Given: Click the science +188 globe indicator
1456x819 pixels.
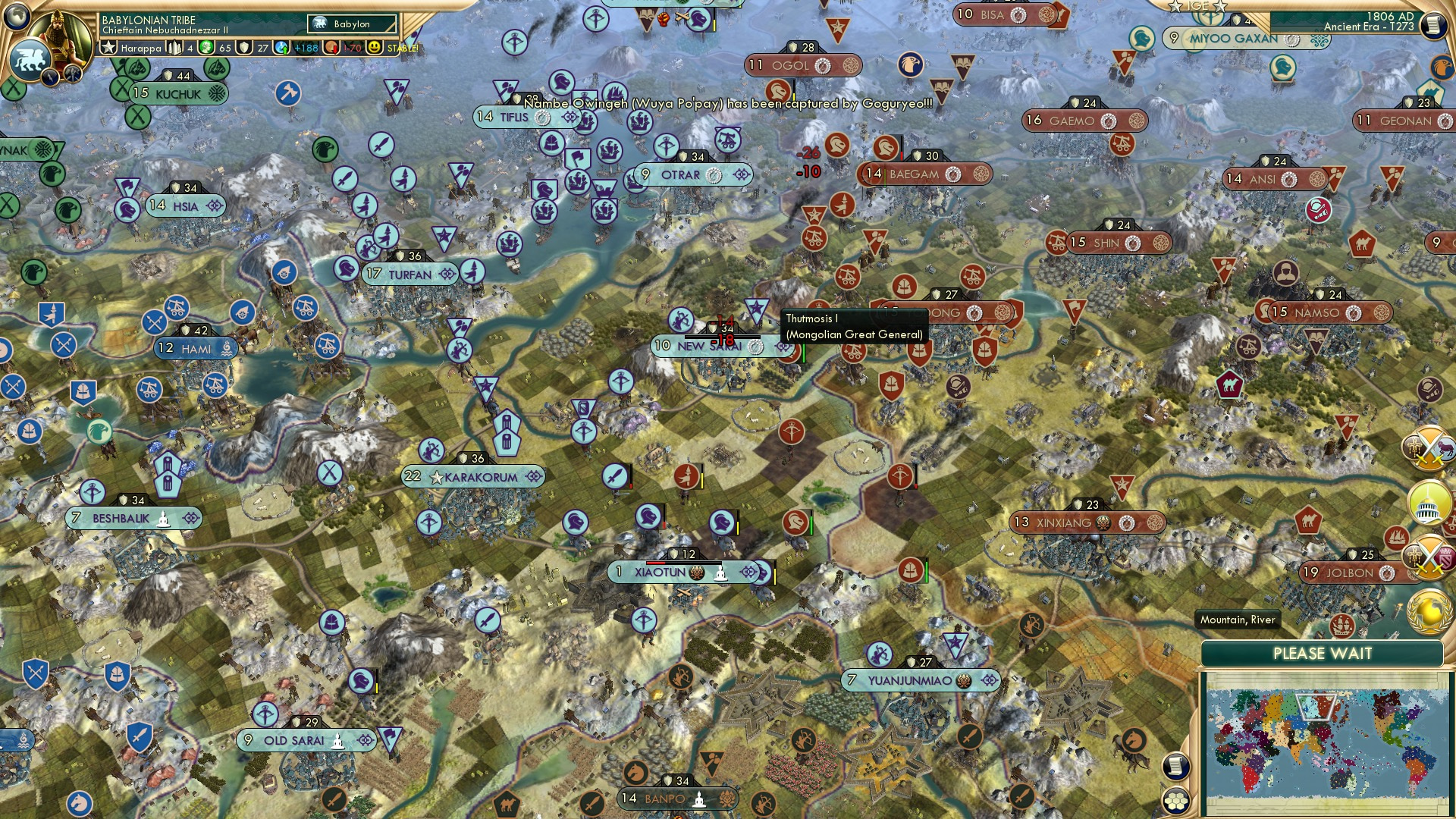Looking at the screenshot, I should click(282, 48).
